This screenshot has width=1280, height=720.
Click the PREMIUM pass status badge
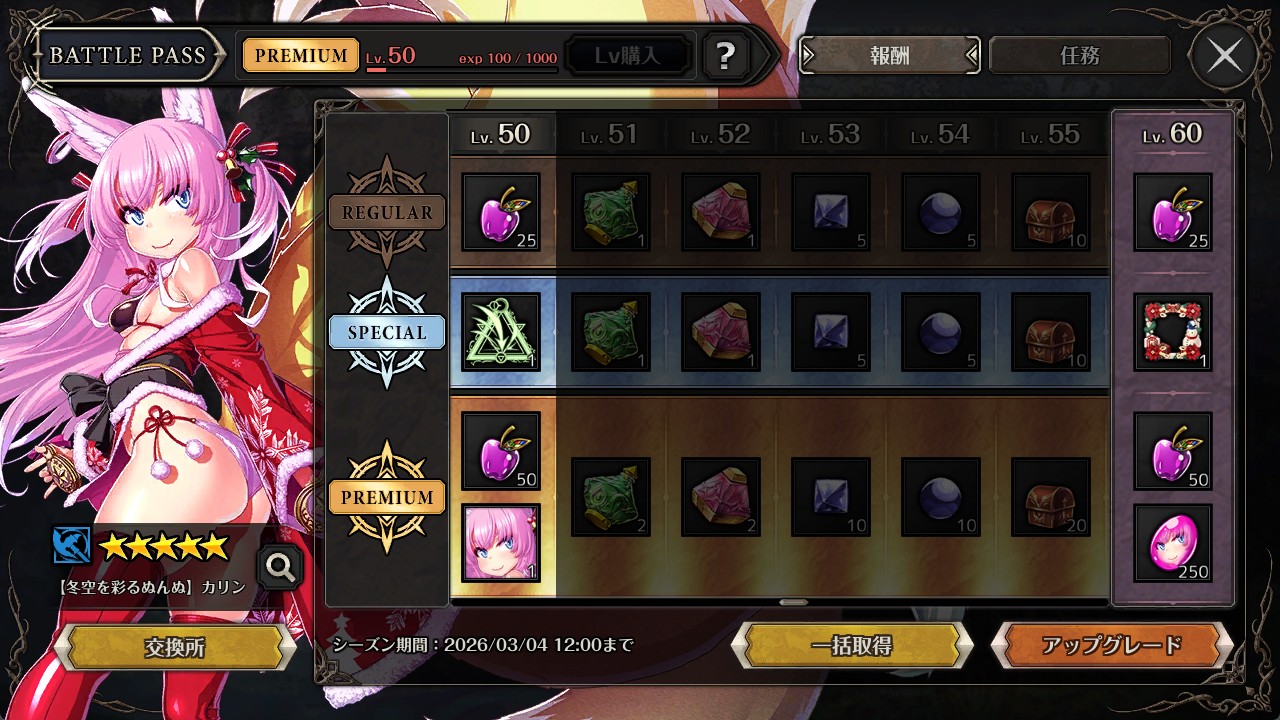pyautogui.click(x=301, y=56)
